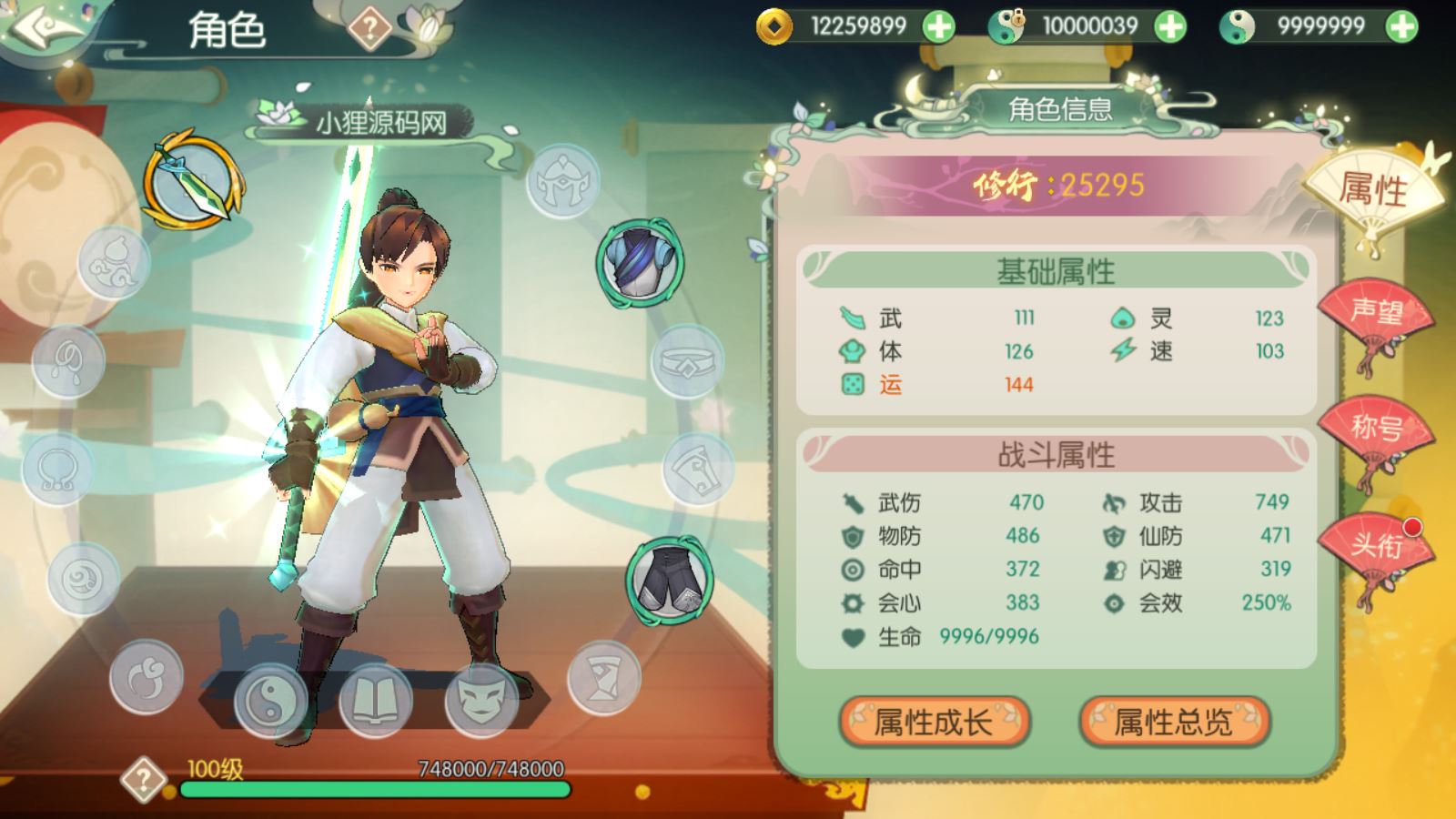Click the level help question mark icon
Viewport: 1456px width, 819px height.
click(x=144, y=780)
